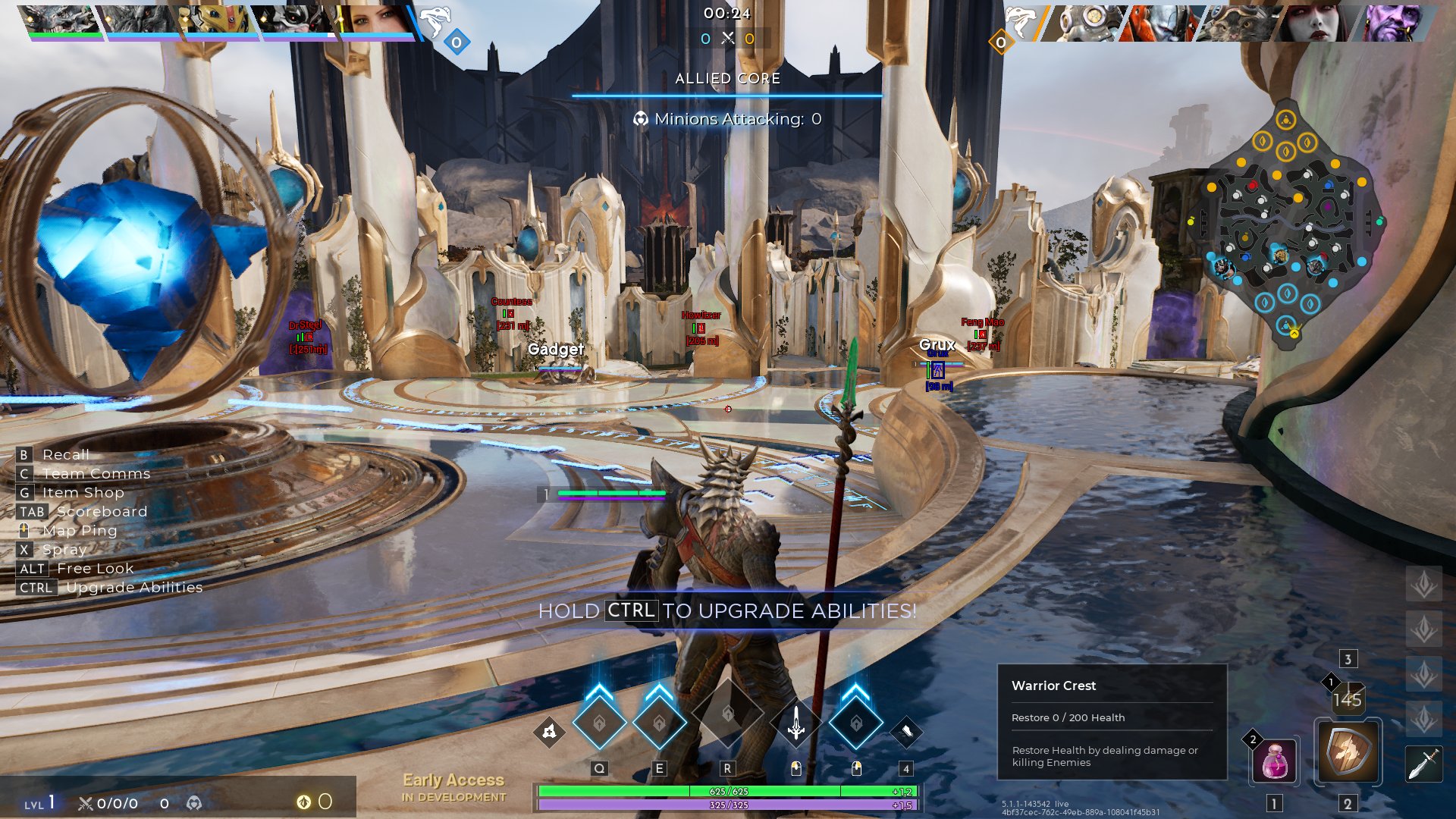The width and height of the screenshot is (1456, 819).
Task: Use the pink health potion
Action: (x=1275, y=761)
